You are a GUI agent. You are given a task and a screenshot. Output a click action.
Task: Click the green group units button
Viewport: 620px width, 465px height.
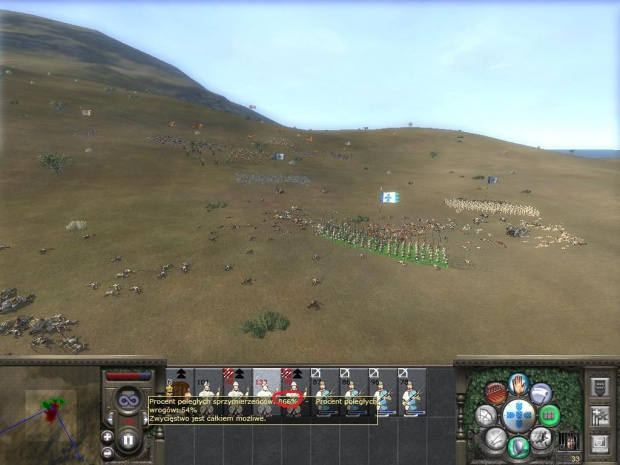[550, 414]
